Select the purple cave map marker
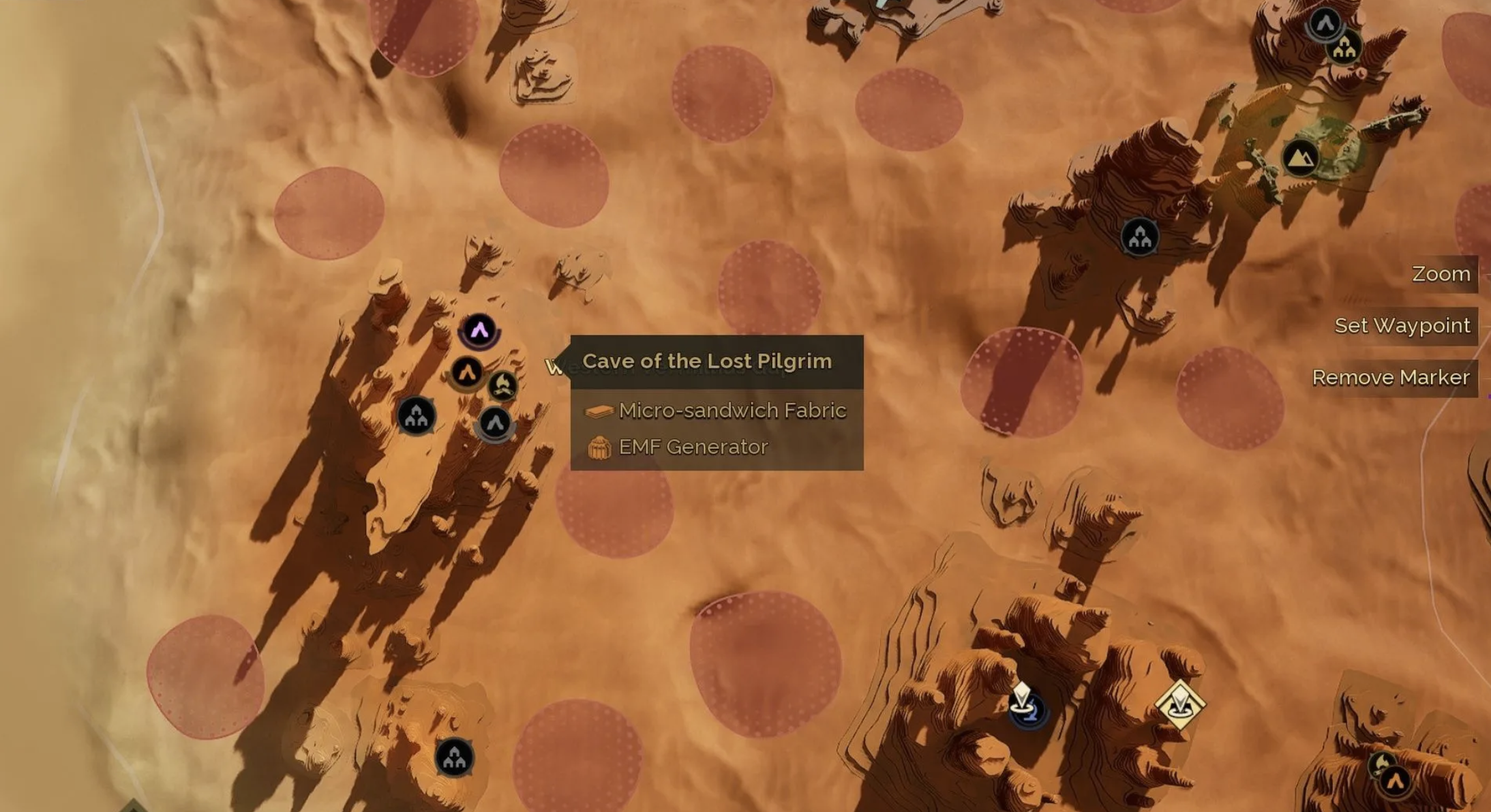Image resolution: width=1491 pixels, height=812 pixels. 479,331
